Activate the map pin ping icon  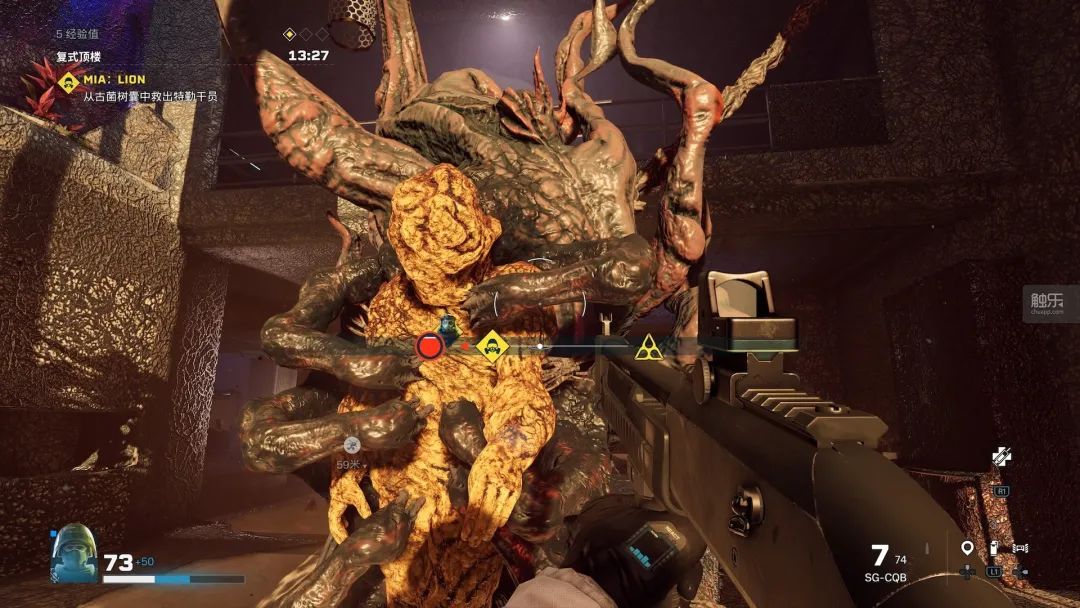point(967,548)
